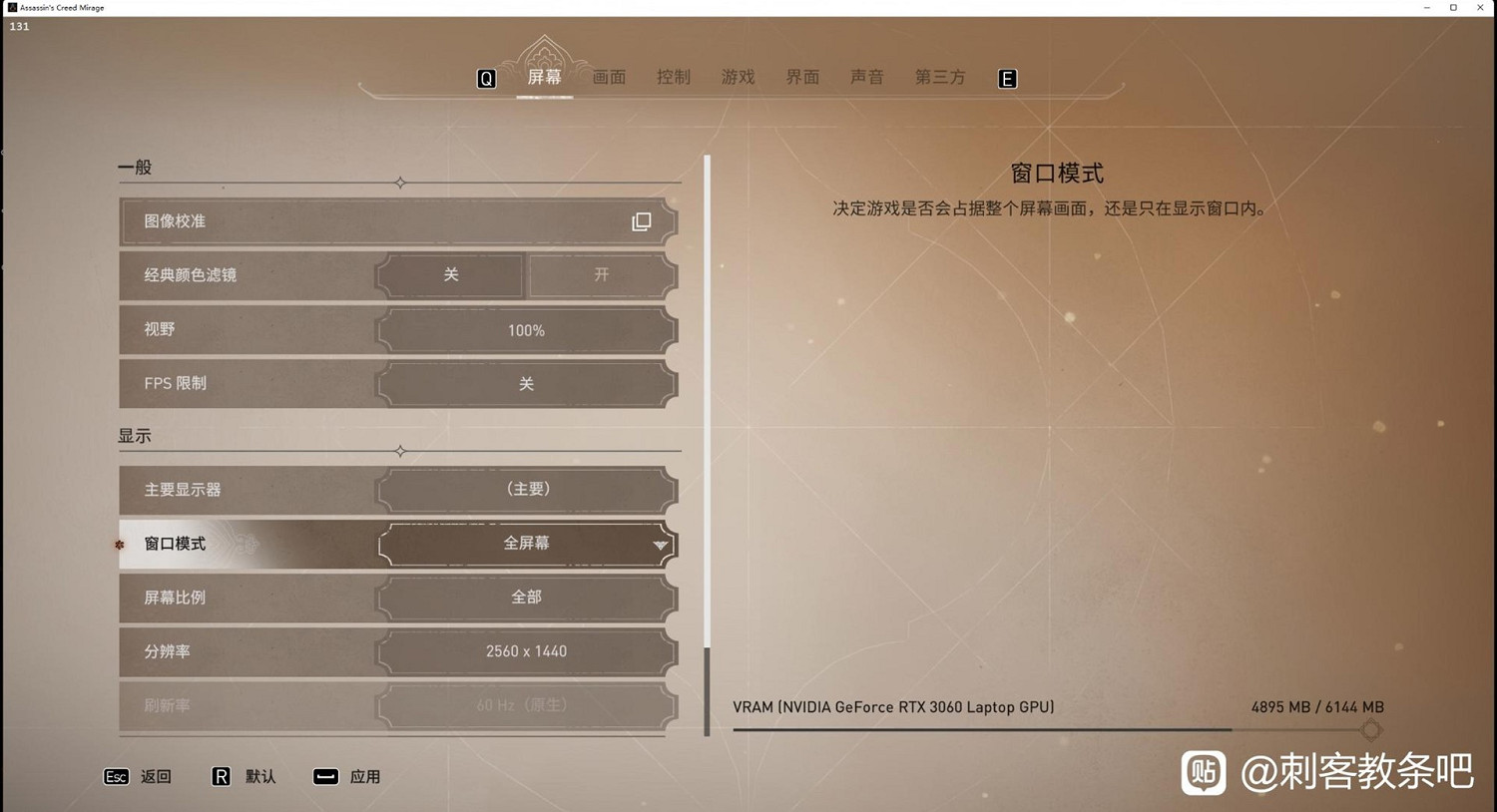This screenshot has width=1497, height=812.
Task: Click the E key icon to switch tabs
Action: tap(1007, 78)
